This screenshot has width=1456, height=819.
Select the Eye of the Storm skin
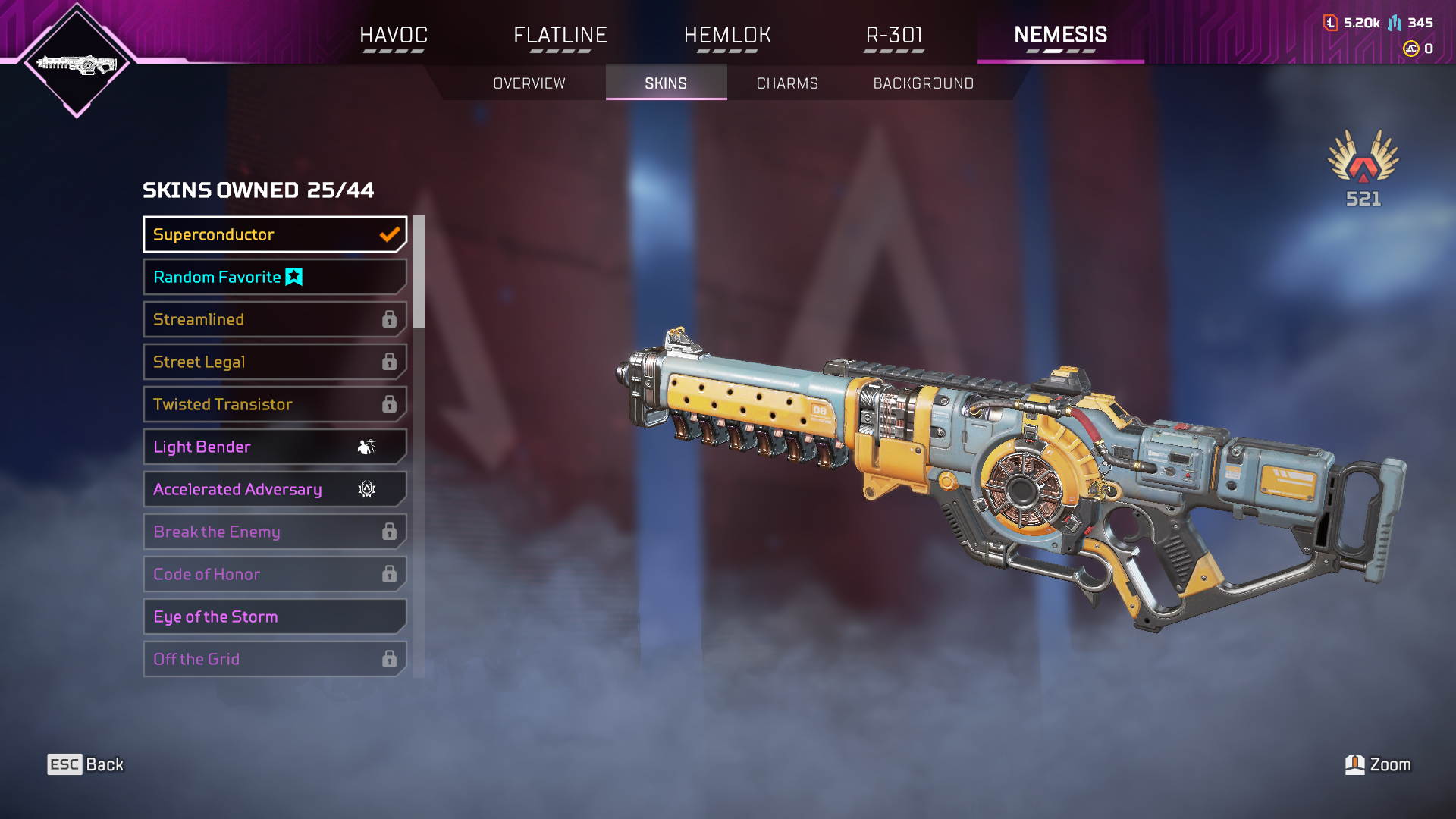point(275,617)
